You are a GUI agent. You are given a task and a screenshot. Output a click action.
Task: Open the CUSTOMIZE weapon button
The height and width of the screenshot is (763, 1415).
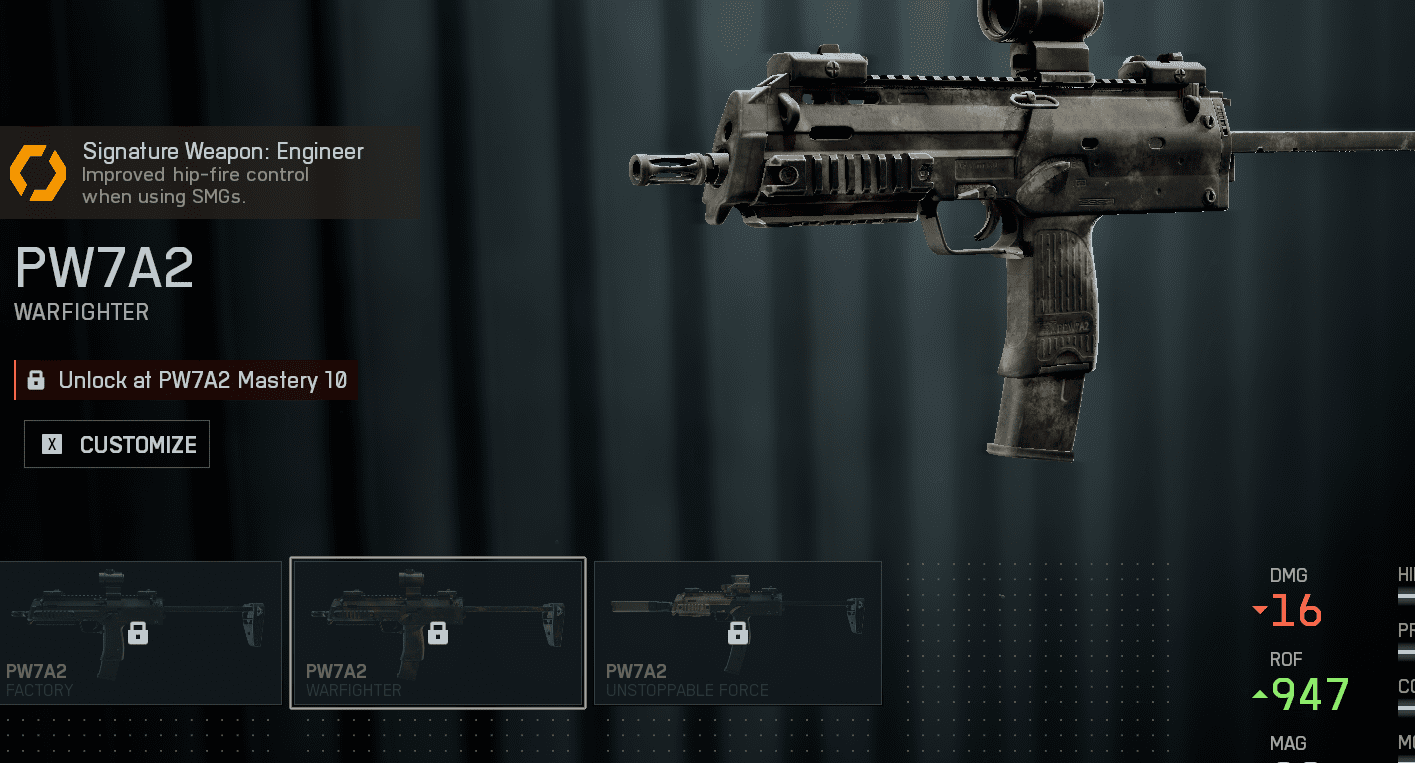pyautogui.click(x=117, y=445)
